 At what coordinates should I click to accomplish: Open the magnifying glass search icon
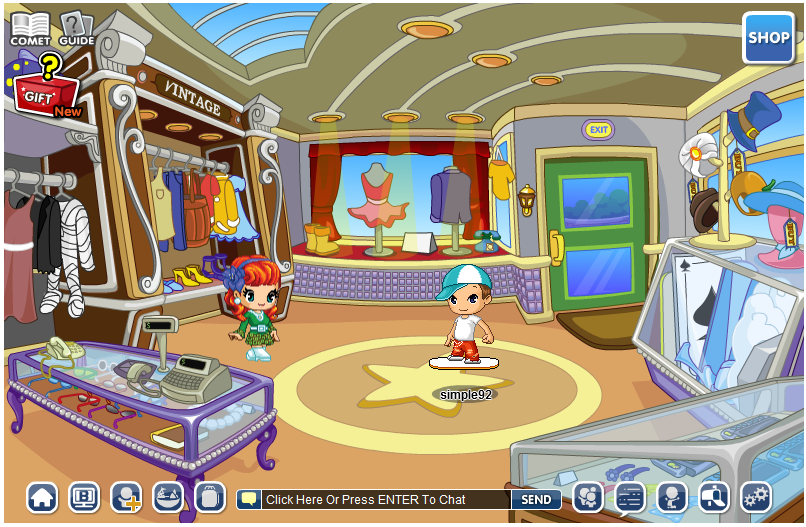(x=714, y=497)
